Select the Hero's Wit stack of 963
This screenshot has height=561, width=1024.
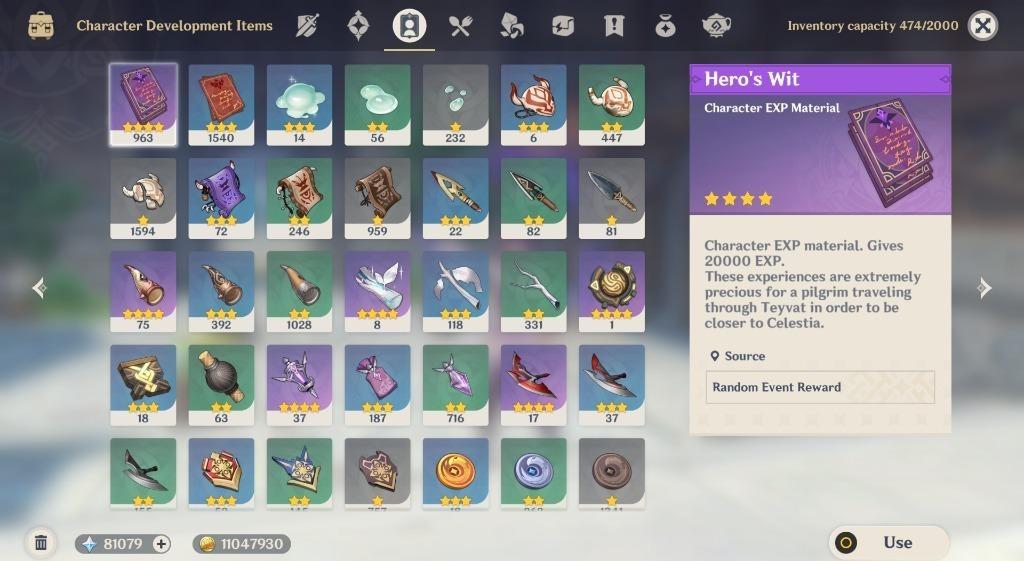click(143, 103)
